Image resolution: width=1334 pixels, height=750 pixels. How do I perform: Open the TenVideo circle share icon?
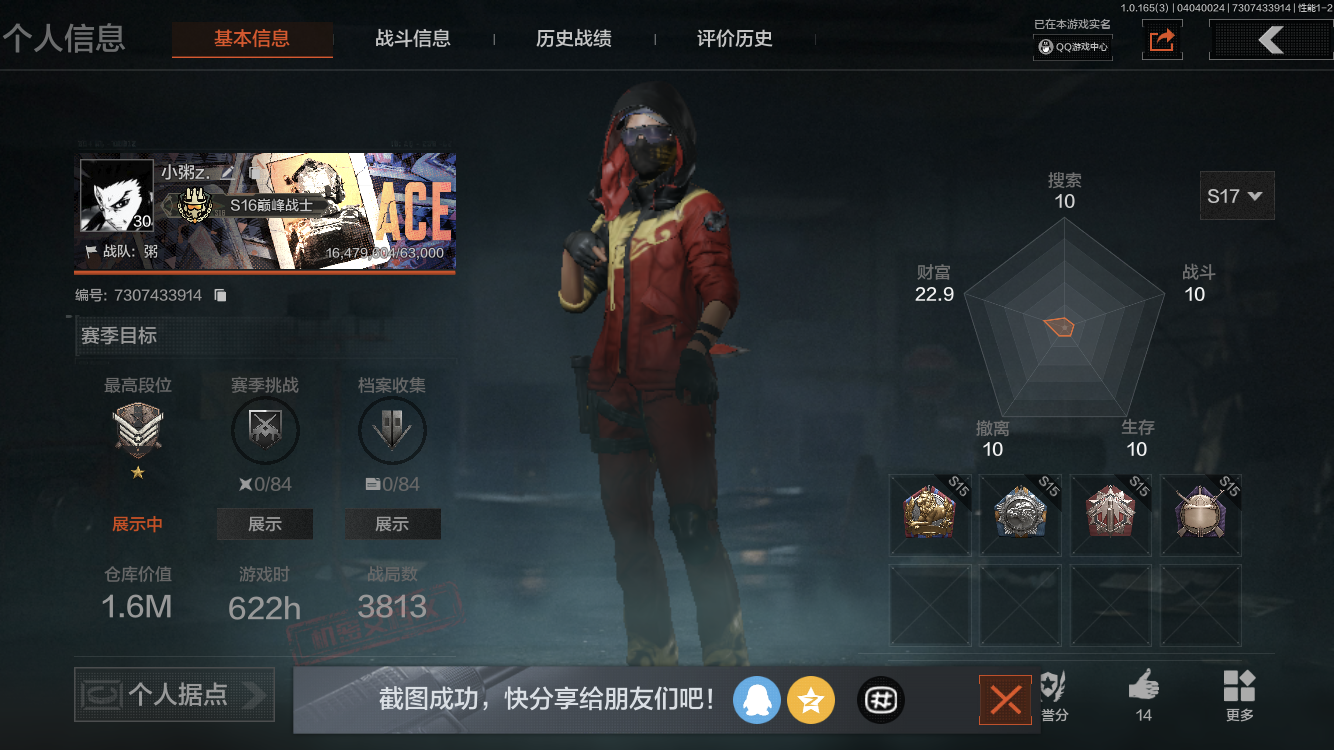coord(880,700)
